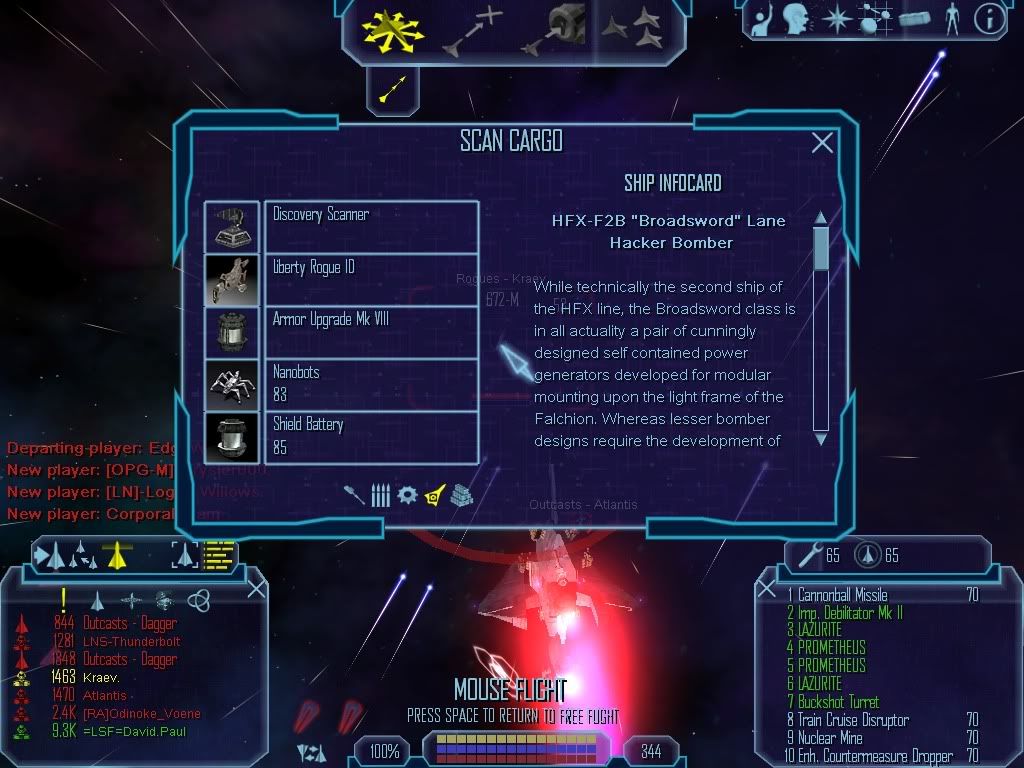
Task: Close the weapons list panel
Action: click(767, 590)
